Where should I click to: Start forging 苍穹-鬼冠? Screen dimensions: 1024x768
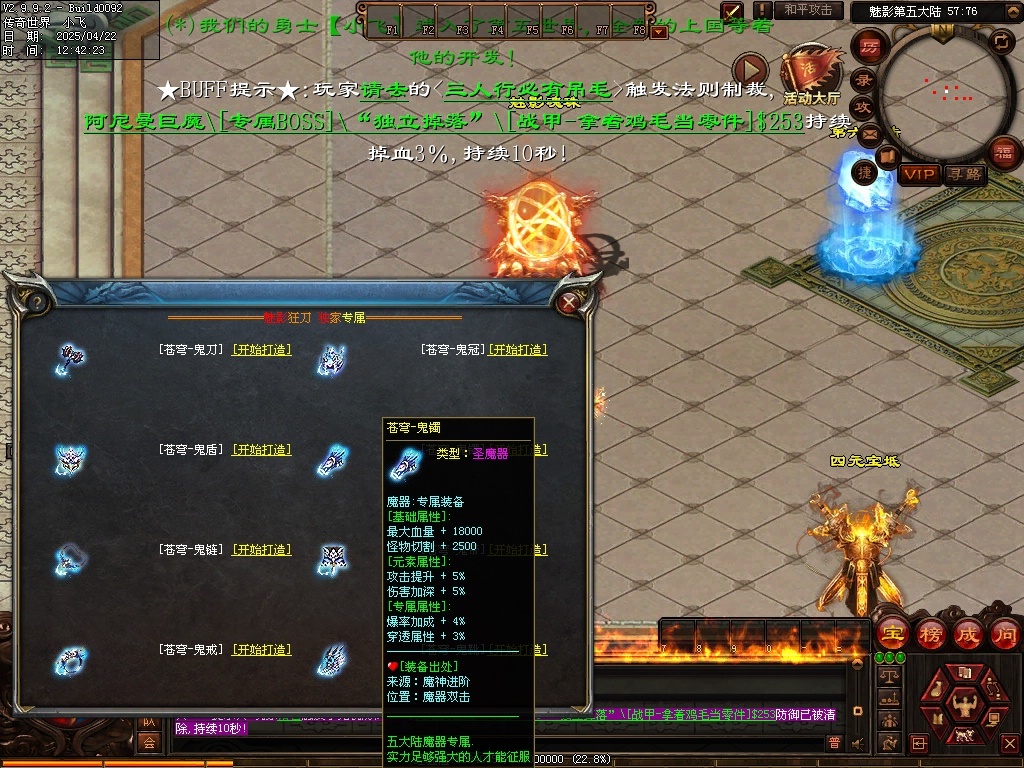coord(518,350)
